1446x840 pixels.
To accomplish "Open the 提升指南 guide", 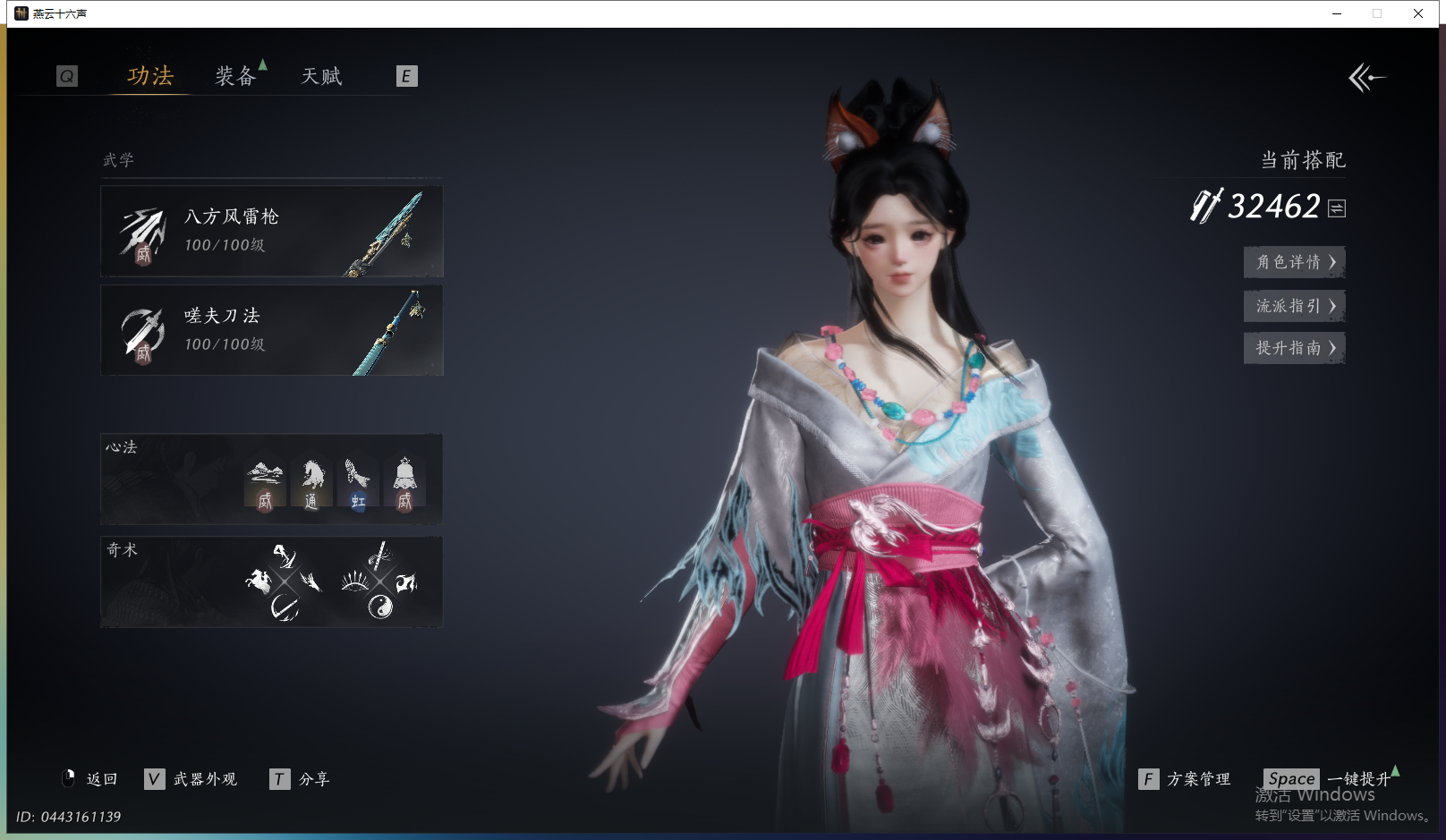I will [x=1294, y=348].
